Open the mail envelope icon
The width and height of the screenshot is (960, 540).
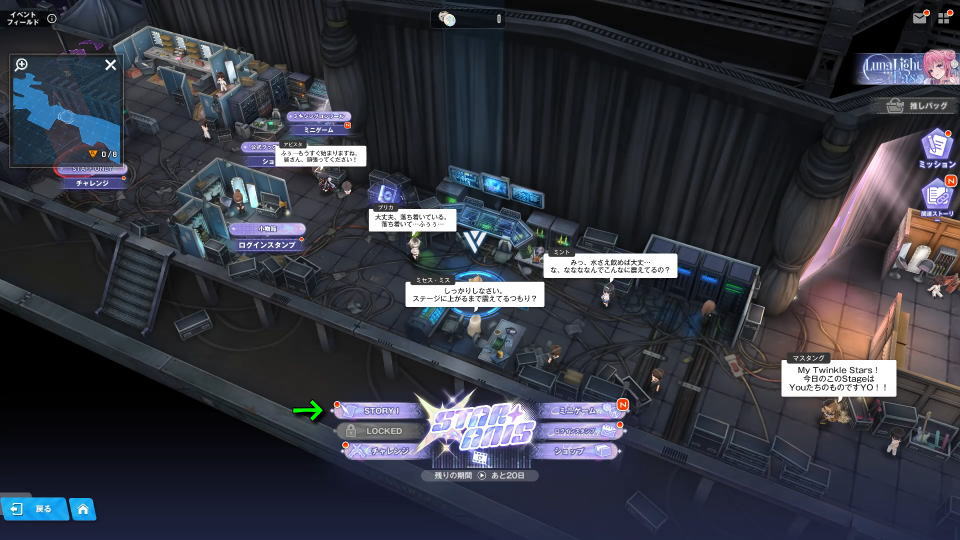click(x=919, y=18)
